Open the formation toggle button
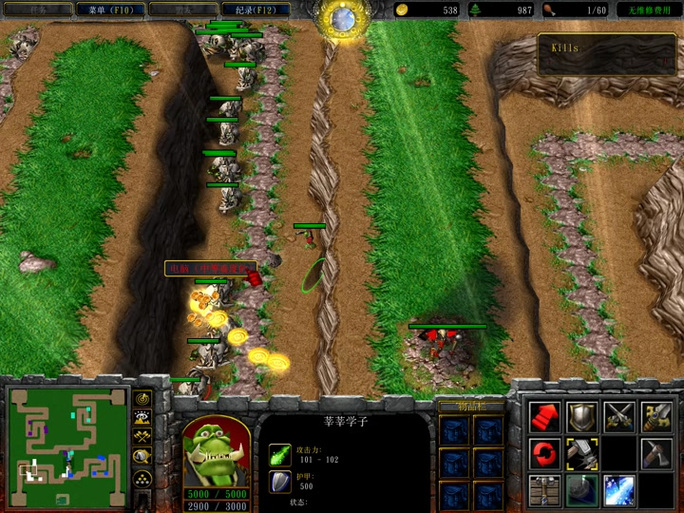 pyautogui.click(x=142, y=477)
